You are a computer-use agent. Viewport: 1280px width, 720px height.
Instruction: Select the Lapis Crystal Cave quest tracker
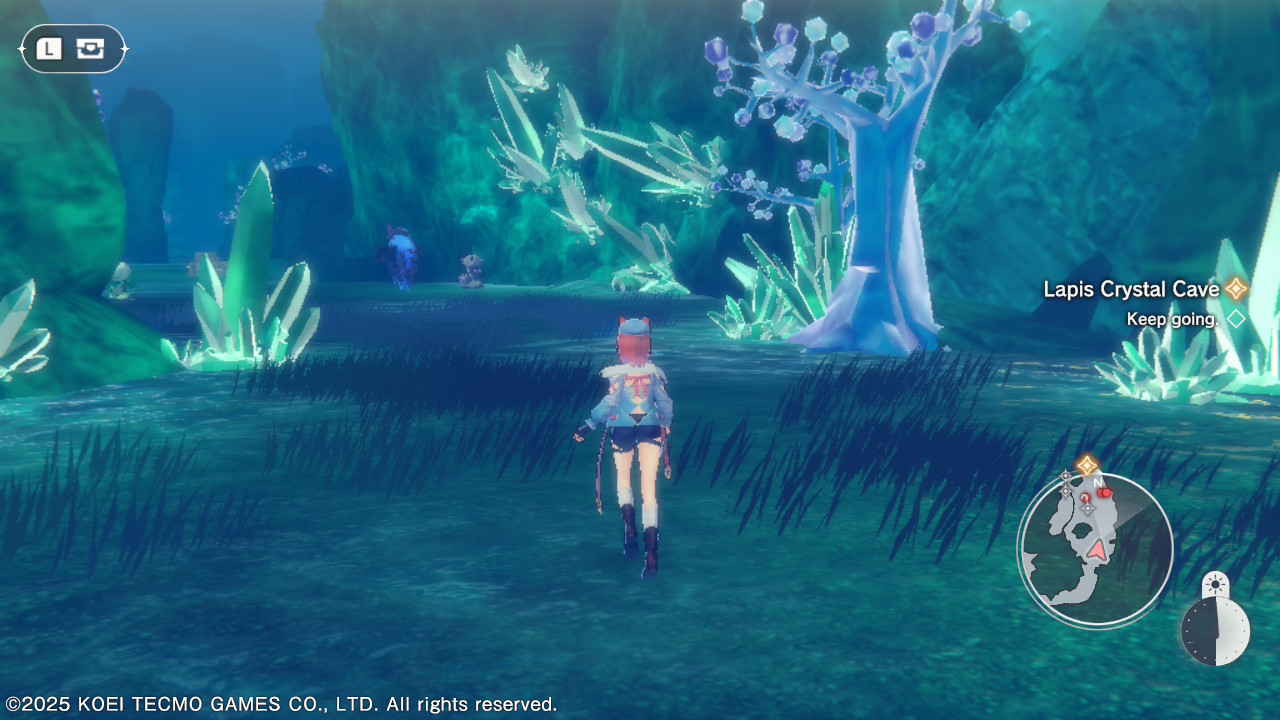(x=1132, y=289)
